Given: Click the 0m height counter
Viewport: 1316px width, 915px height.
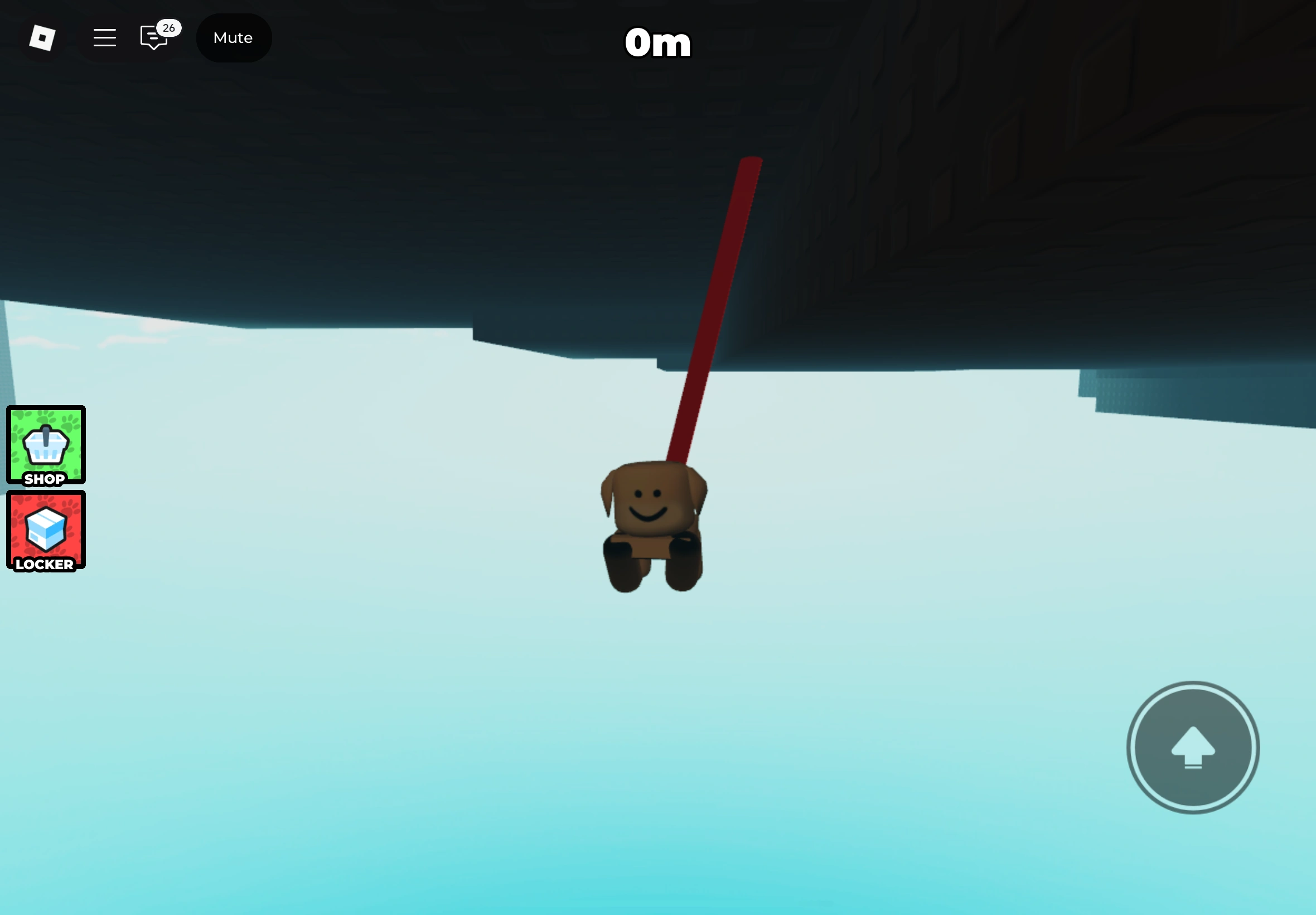Looking at the screenshot, I should (657, 42).
